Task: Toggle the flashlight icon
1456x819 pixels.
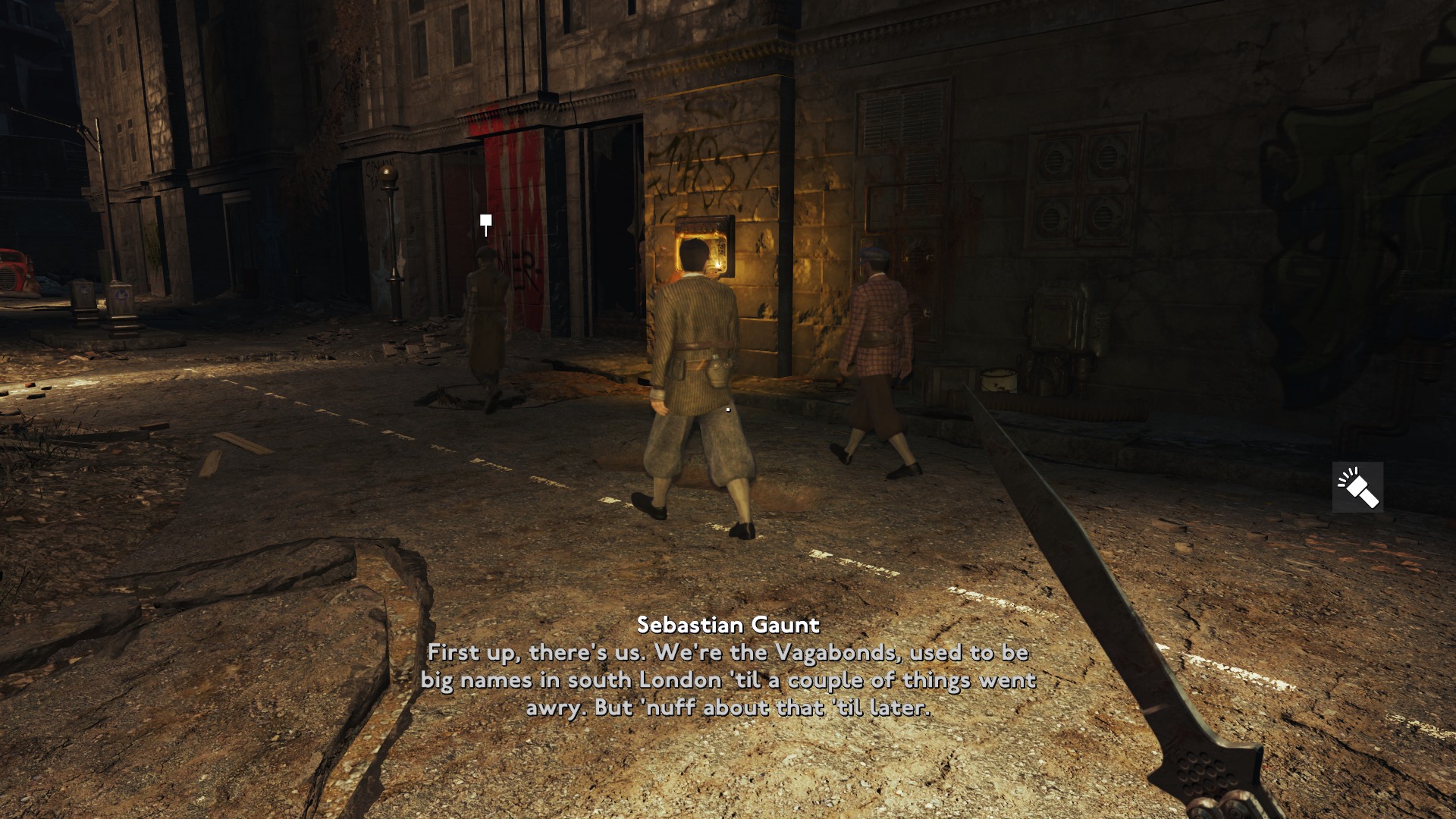Action: click(x=1357, y=487)
